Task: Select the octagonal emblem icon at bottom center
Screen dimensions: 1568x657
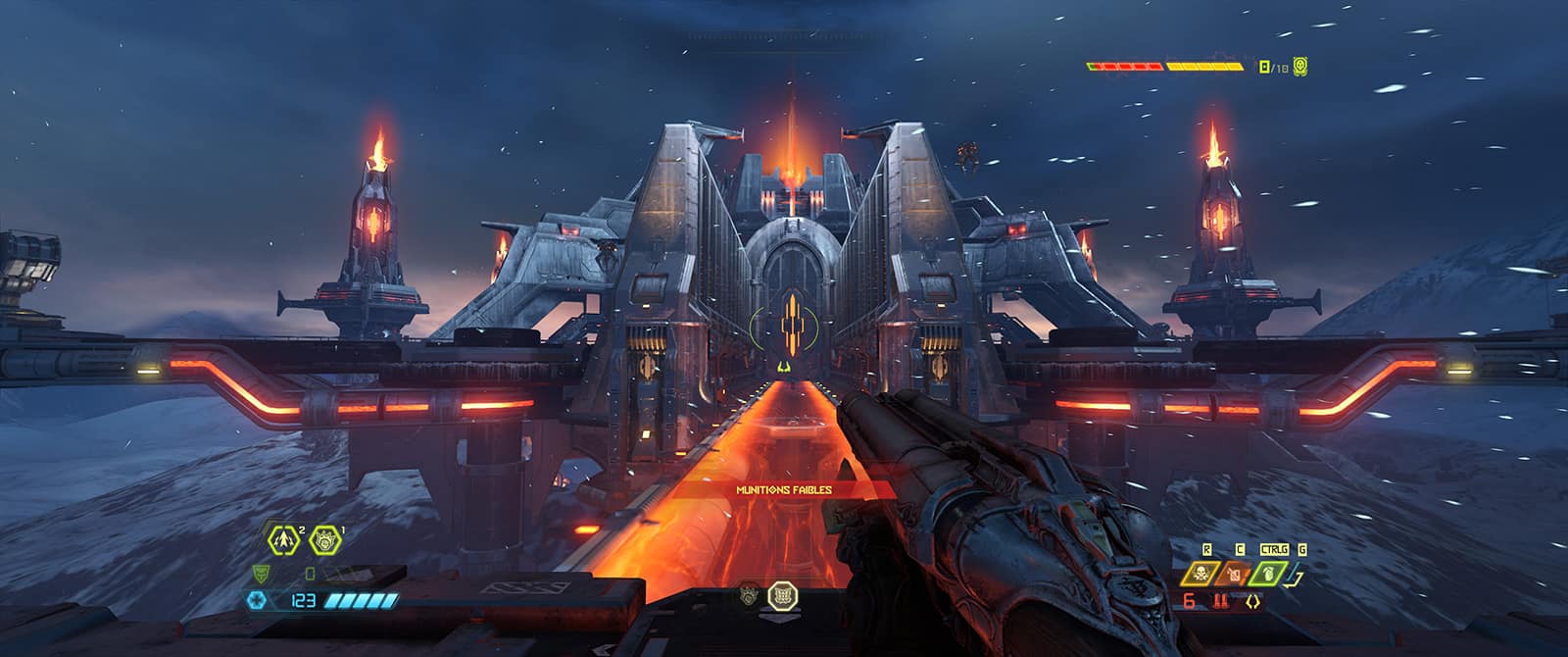Action: click(x=782, y=594)
